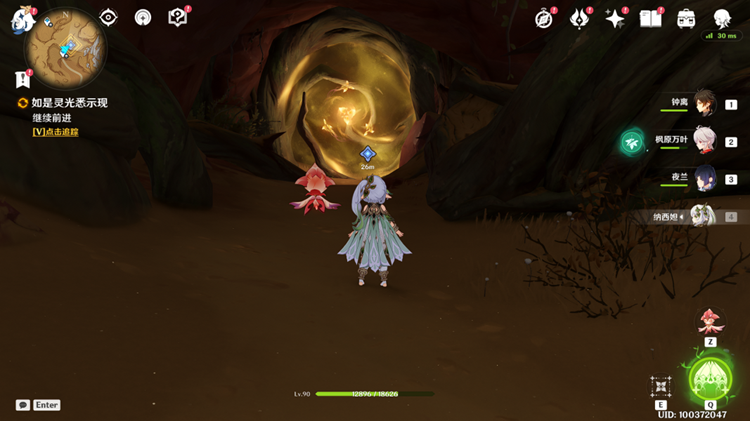The width and height of the screenshot is (750, 421).
Task: Open the character screen head icon
Action: click(721, 19)
